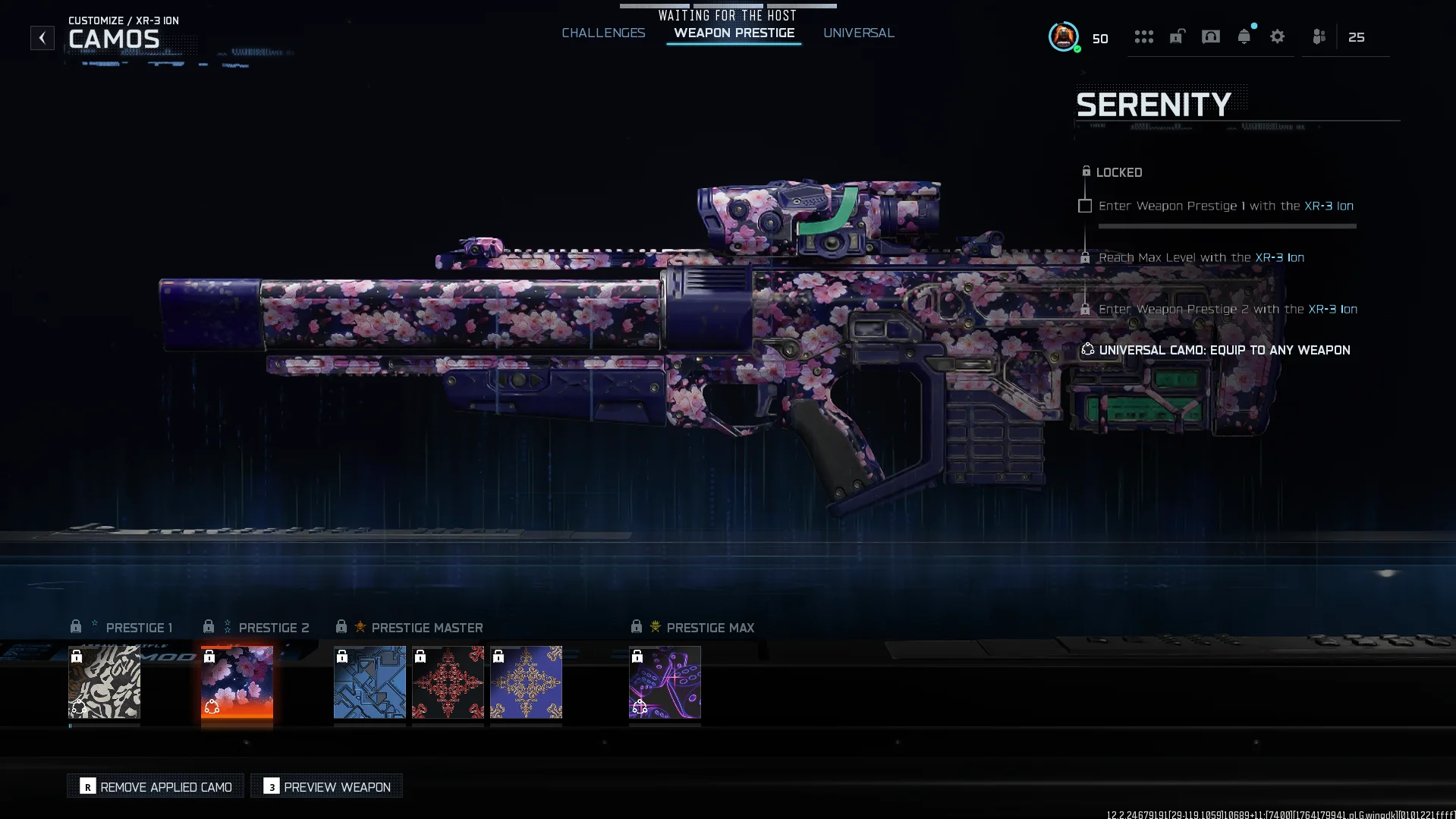Select the Serenity cherry blossom camo
This screenshot has height=819, width=1456.
[x=237, y=682]
